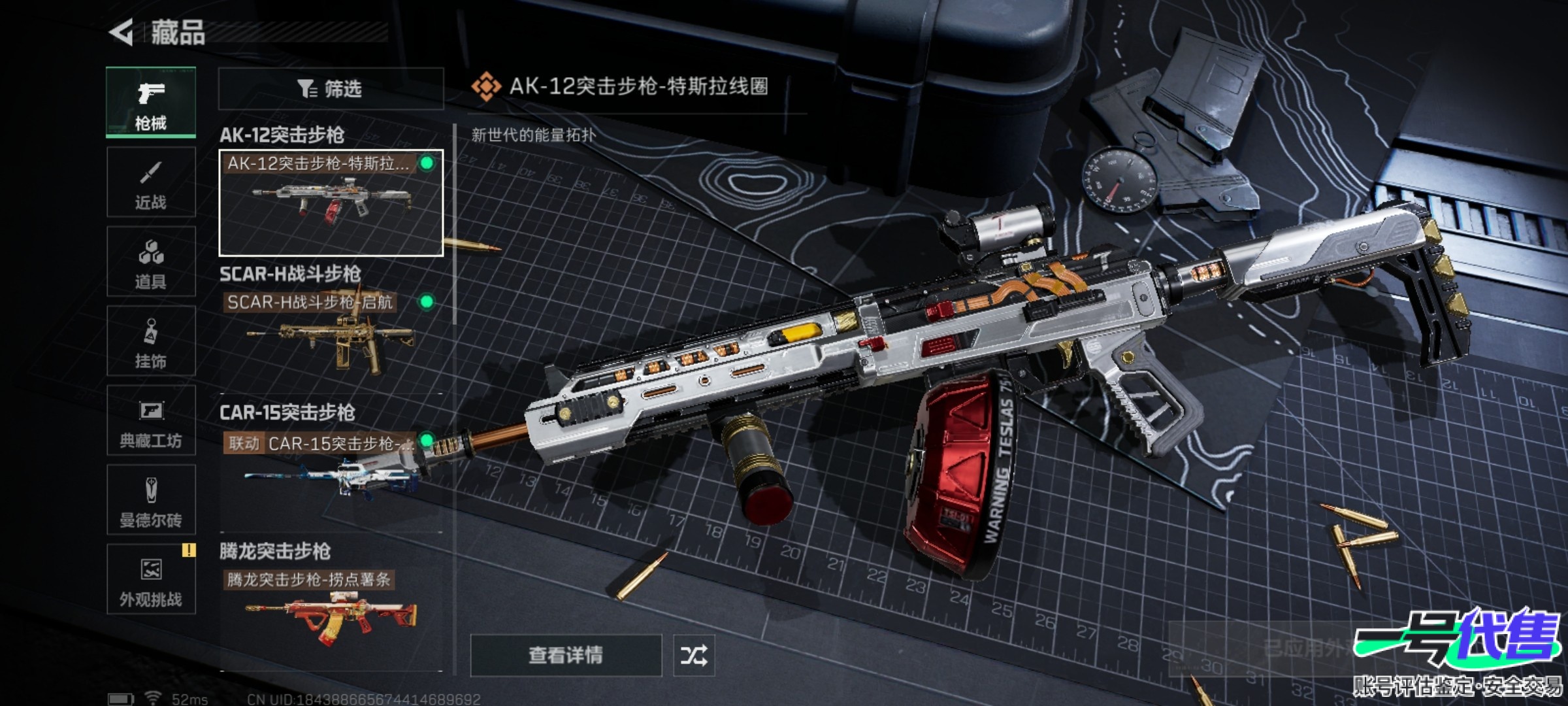Screen dimensions: 1568x706
Task: Open the 典藏工坊 workshop tab
Action: pos(151,421)
